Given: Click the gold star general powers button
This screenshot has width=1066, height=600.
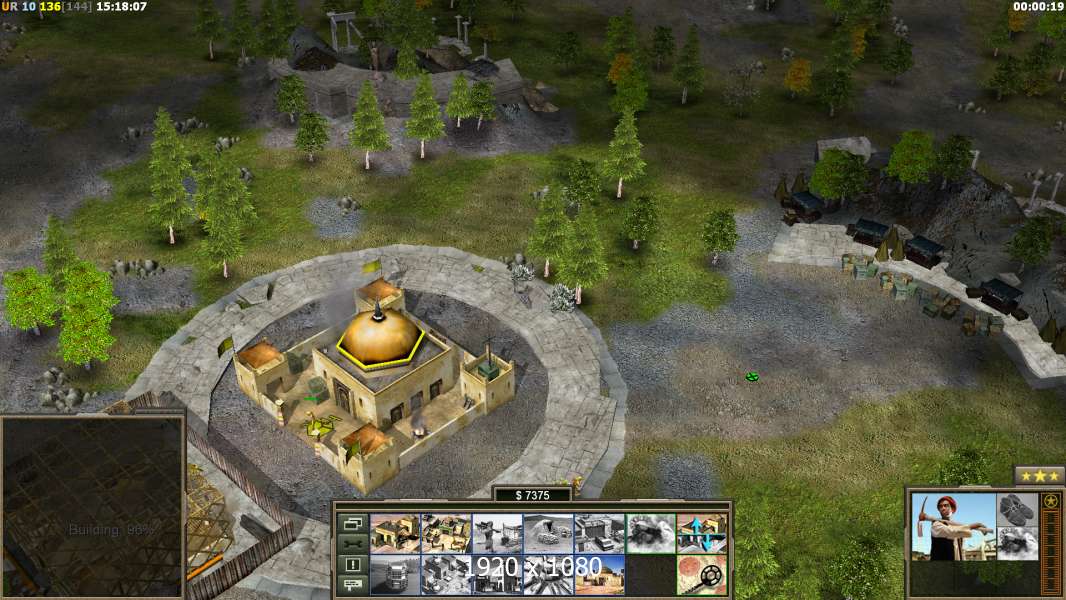Looking at the screenshot, I should tap(1050, 501).
